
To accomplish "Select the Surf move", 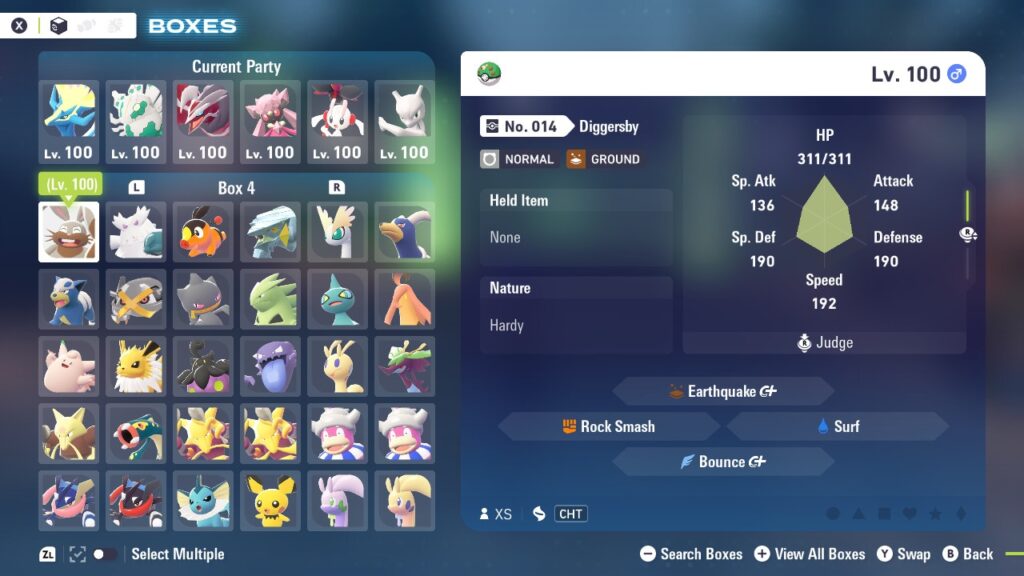I will [x=837, y=426].
